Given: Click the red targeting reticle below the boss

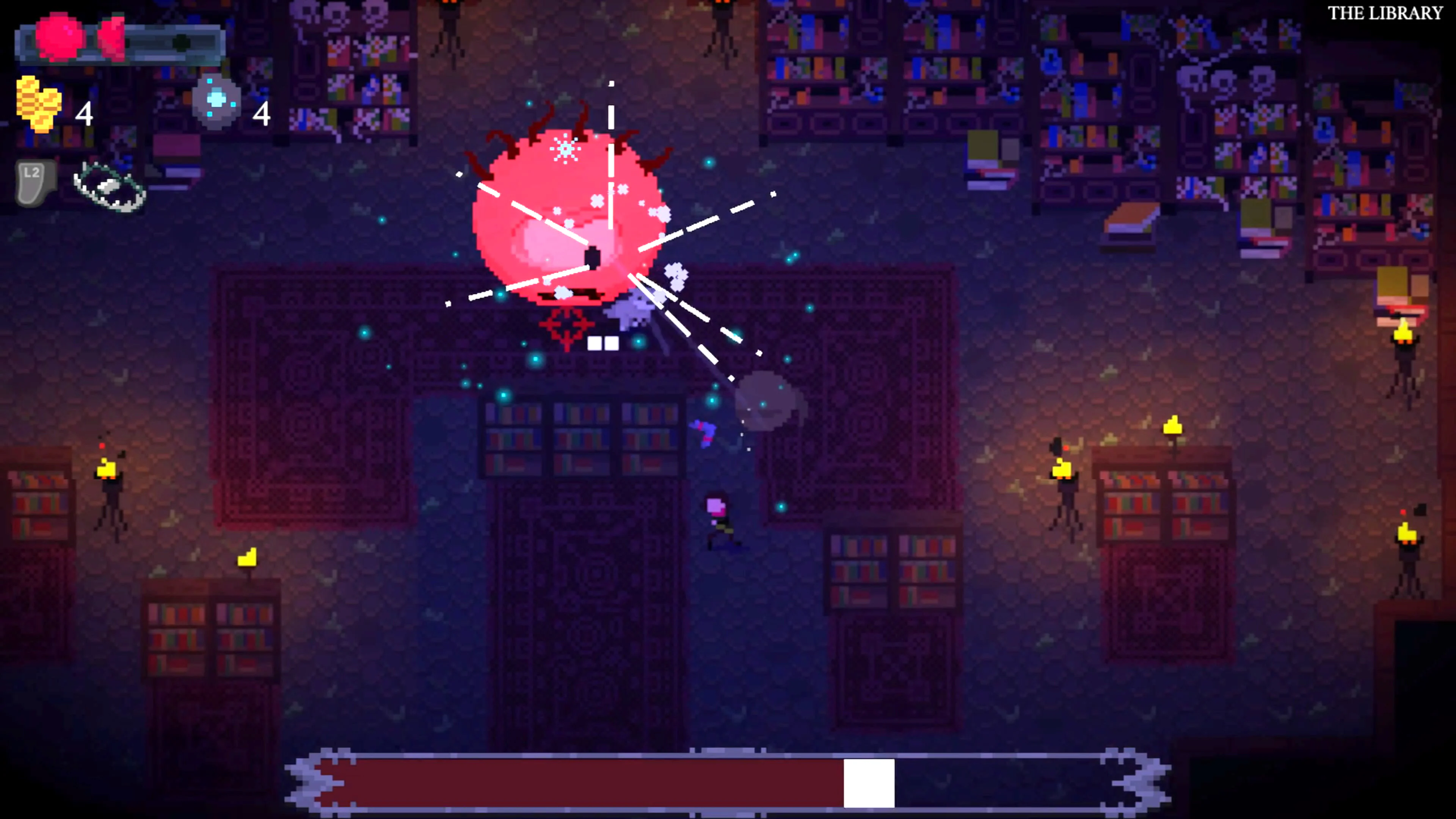Looking at the screenshot, I should point(566,326).
